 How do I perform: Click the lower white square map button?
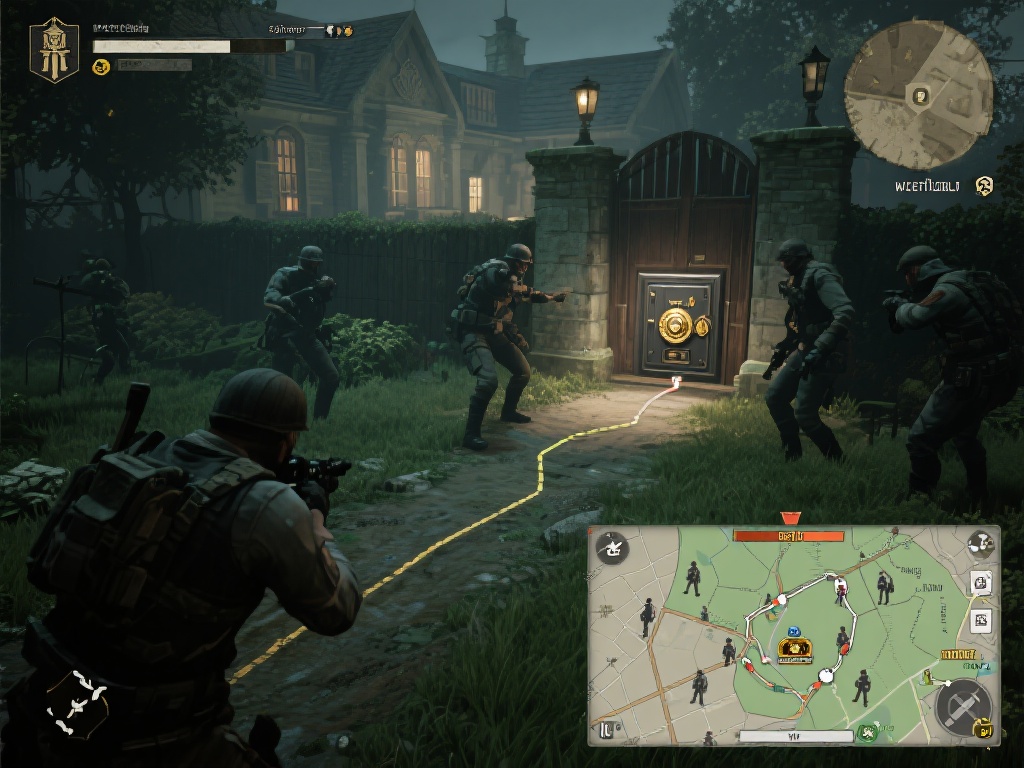pyautogui.click(x=981, y=620)
